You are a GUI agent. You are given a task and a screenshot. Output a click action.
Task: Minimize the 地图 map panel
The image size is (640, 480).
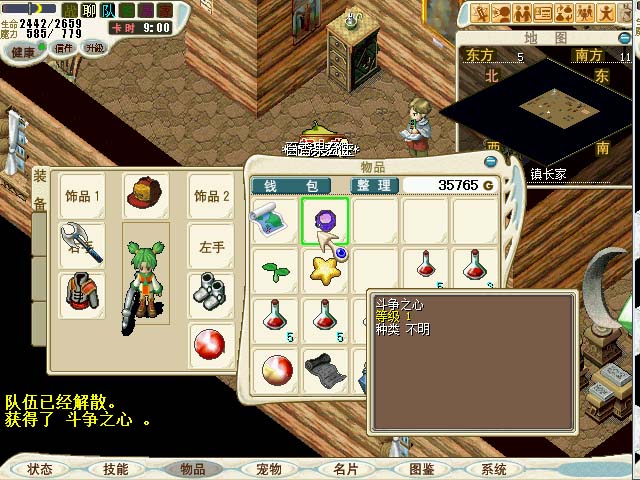point(625,37)
